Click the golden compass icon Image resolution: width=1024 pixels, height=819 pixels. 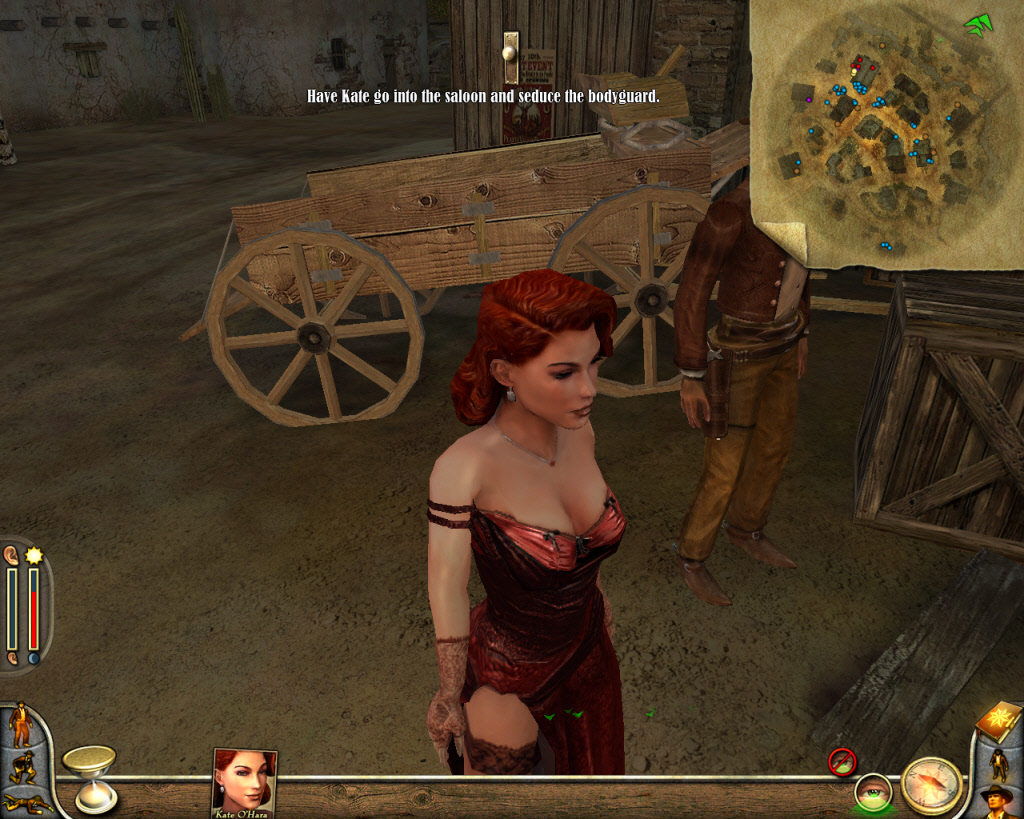coord(931,785)
